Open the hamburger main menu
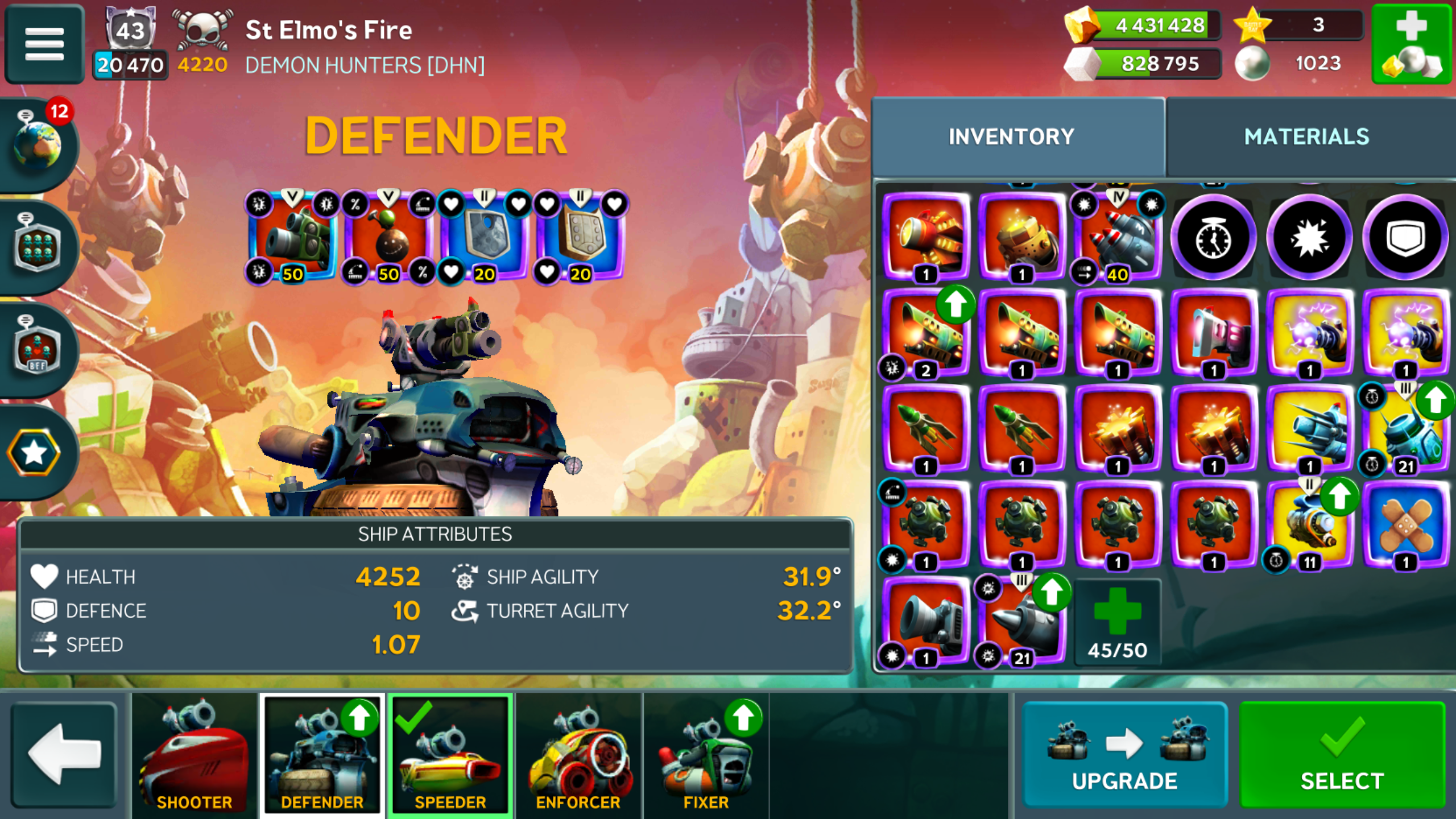This screenshot has width=1456, height=819. click(x=44, y=44)
